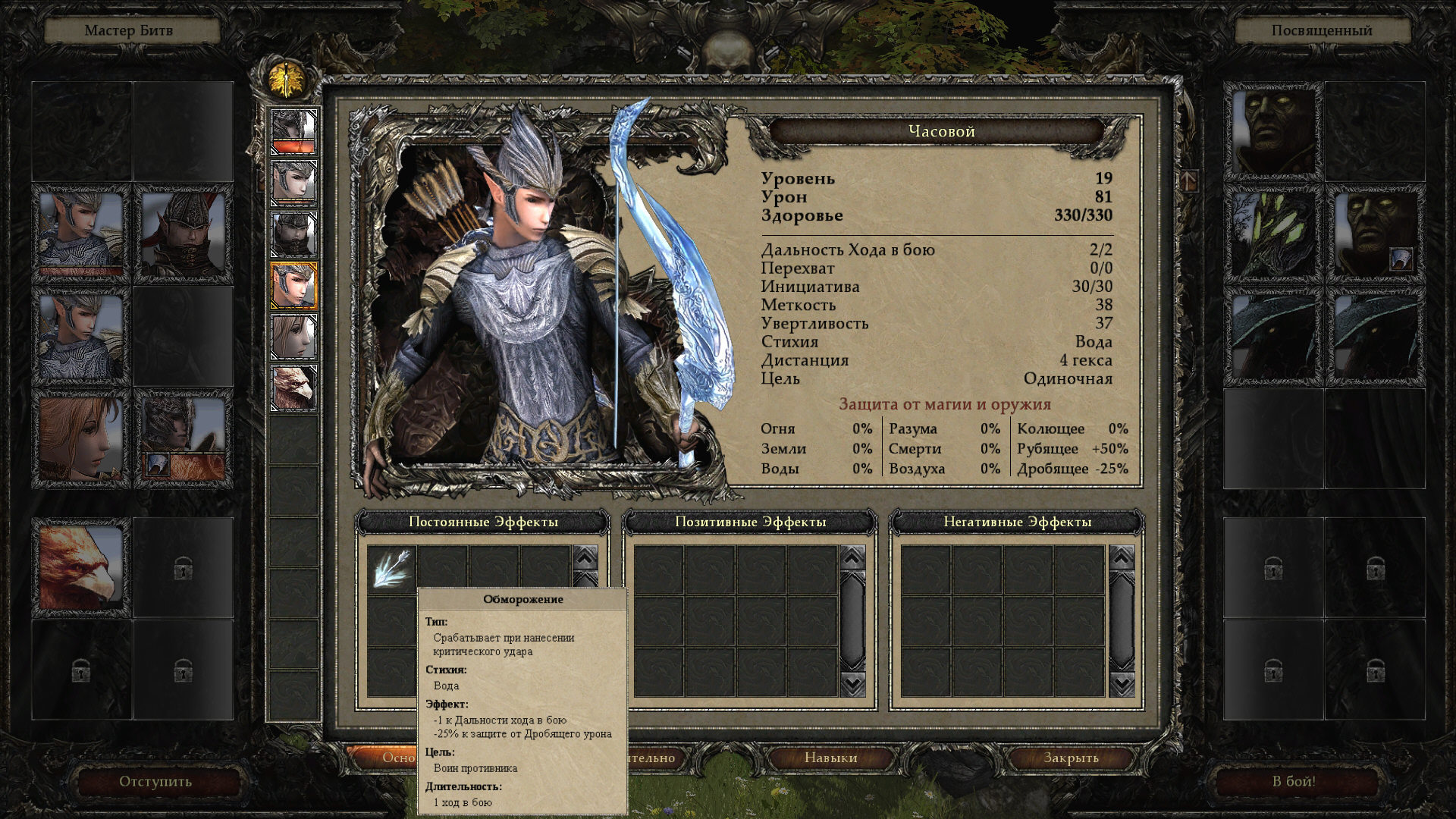Image resolution: width=1456 pixels, height=819 pixels.
Task: Start the battle with В бой!
Action: click(x=1294, y=781)
